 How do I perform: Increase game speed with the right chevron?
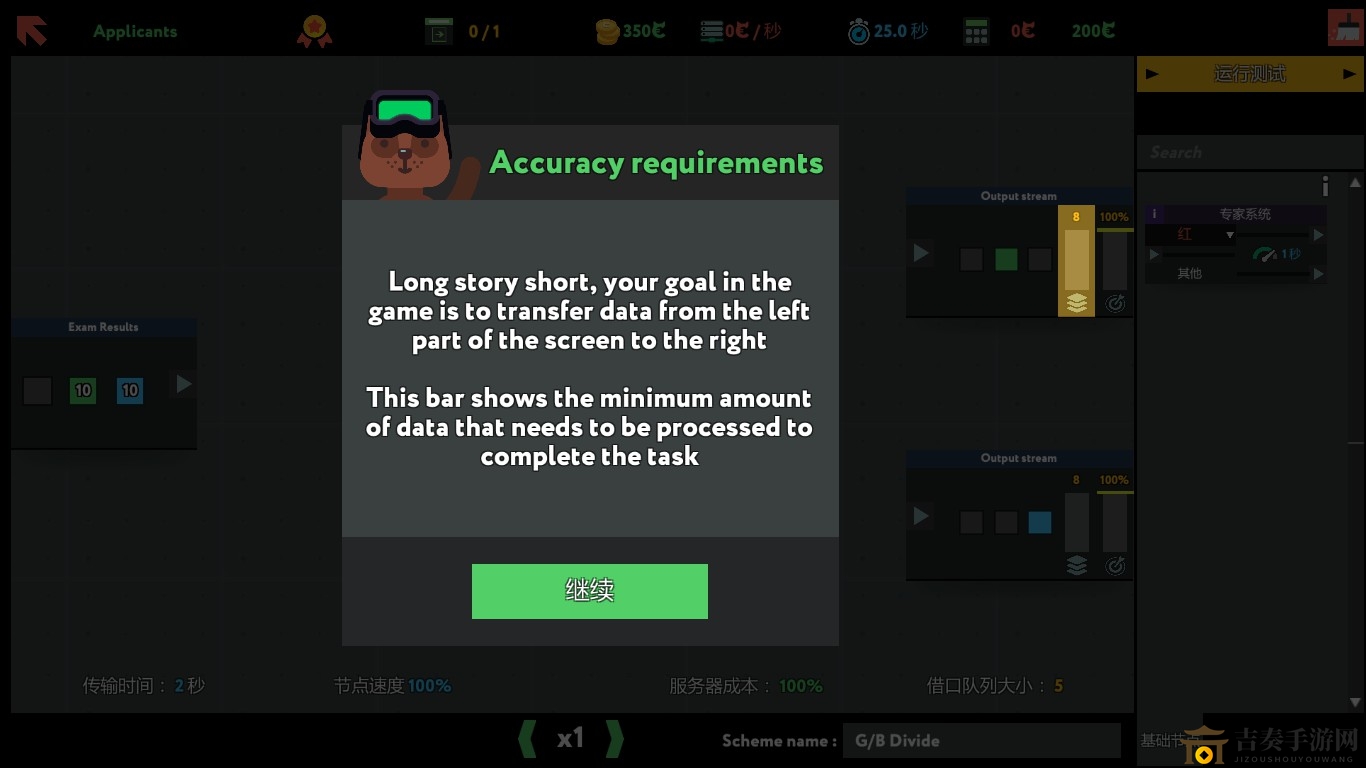(614, 738)
